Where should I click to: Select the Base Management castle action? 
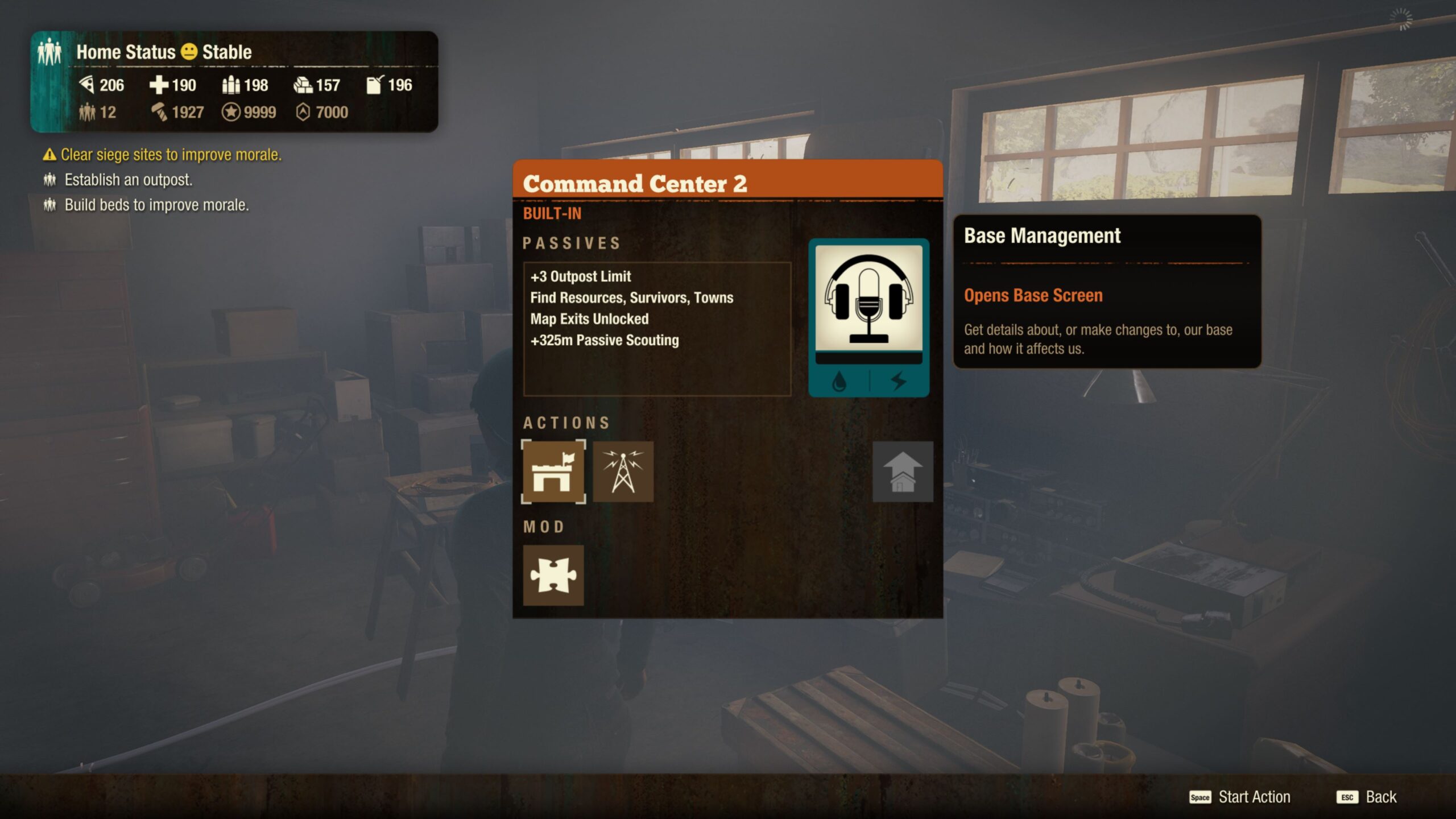(553, 471)
